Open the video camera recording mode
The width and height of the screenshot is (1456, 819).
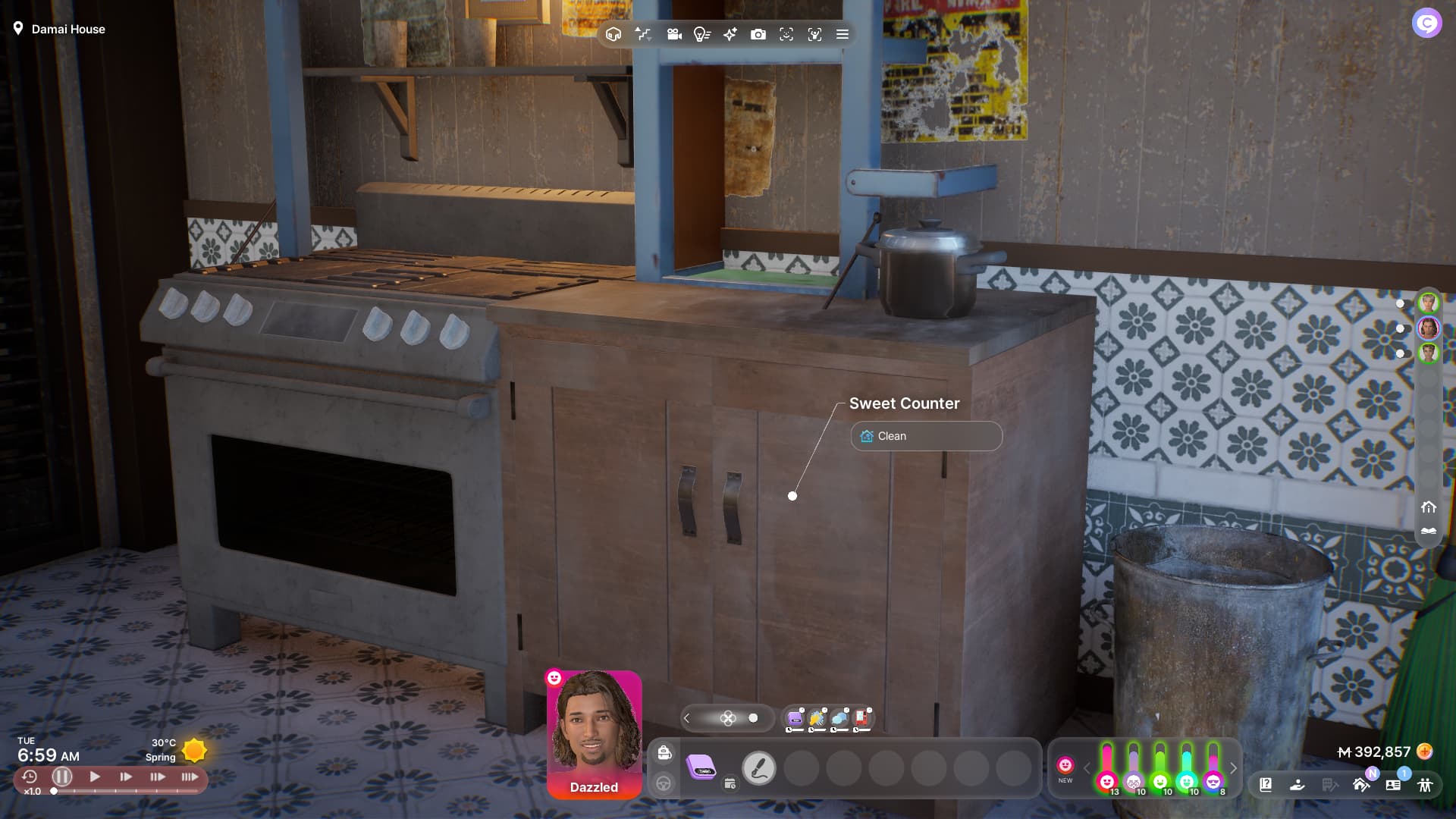(x=673, y=34)
